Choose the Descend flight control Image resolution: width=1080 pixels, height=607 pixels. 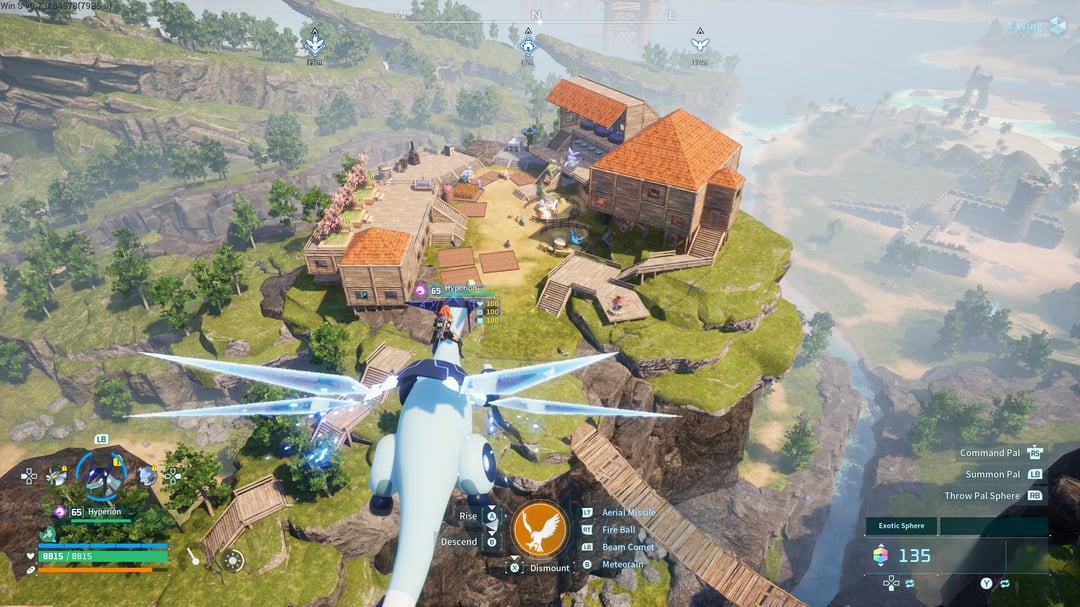click(459, 542)
